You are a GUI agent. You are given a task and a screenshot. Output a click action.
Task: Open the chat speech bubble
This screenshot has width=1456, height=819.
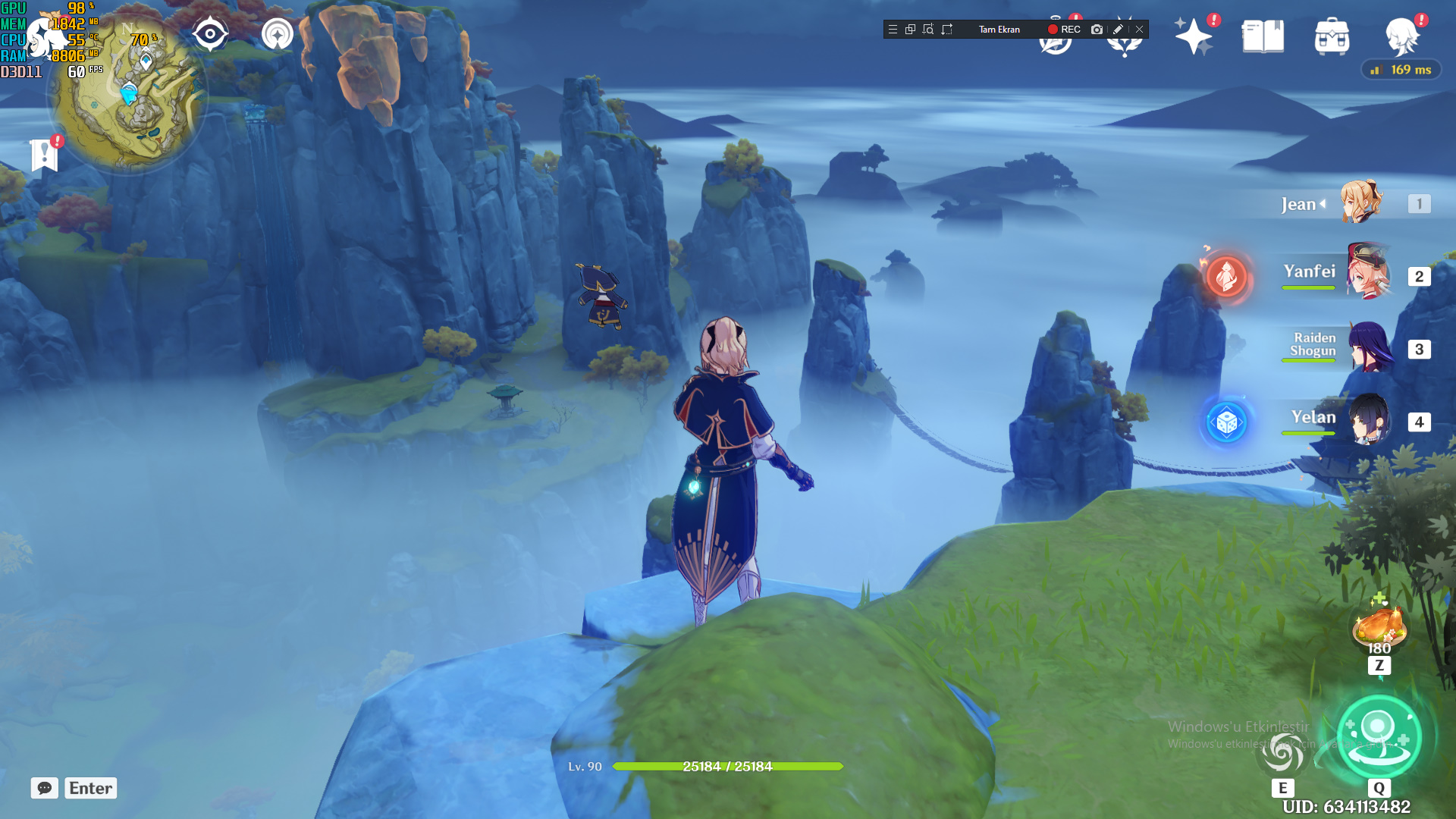(45, 788)
